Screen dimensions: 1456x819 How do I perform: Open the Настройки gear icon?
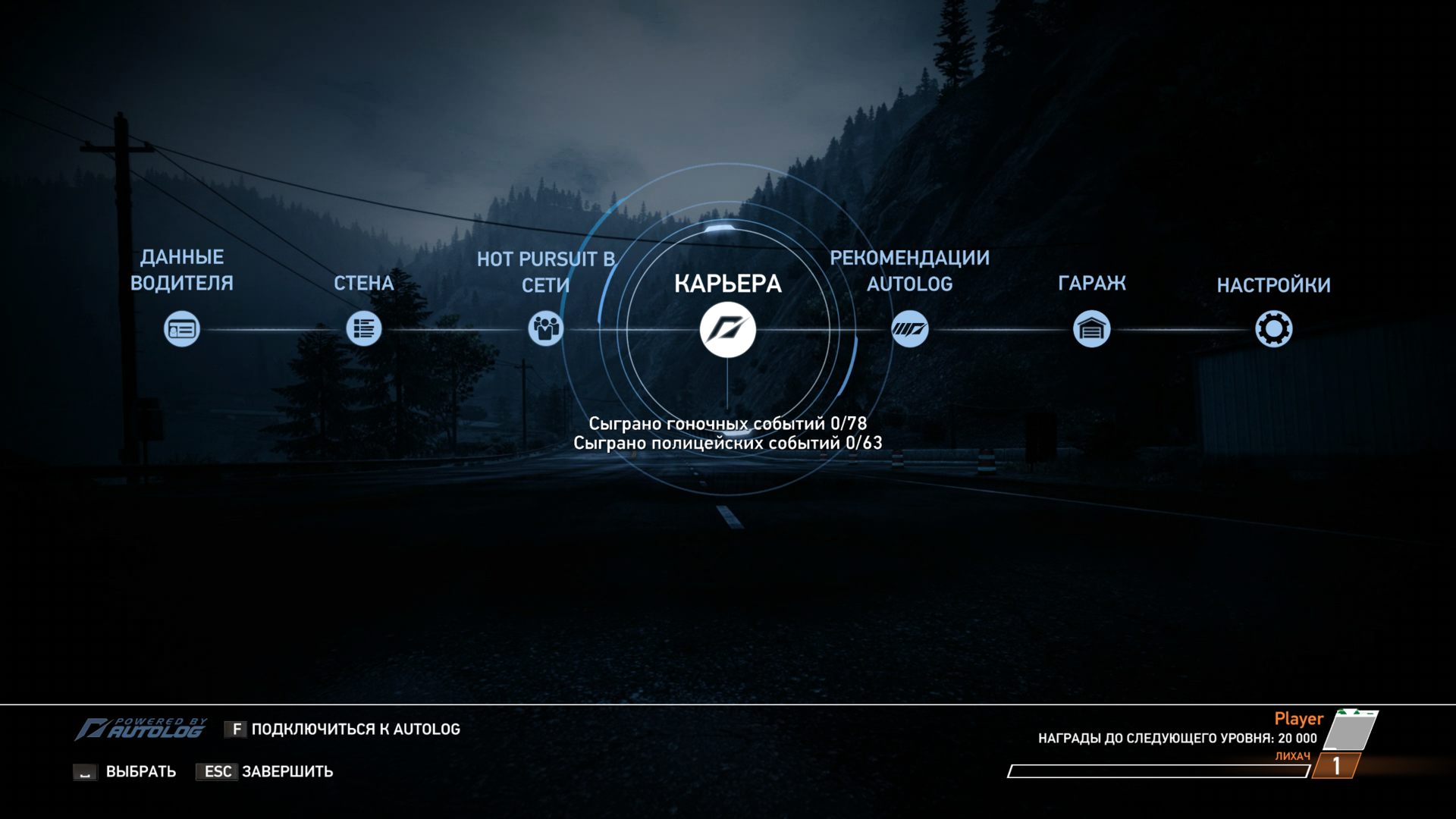pyautogui.click(x=1273, y=329)
